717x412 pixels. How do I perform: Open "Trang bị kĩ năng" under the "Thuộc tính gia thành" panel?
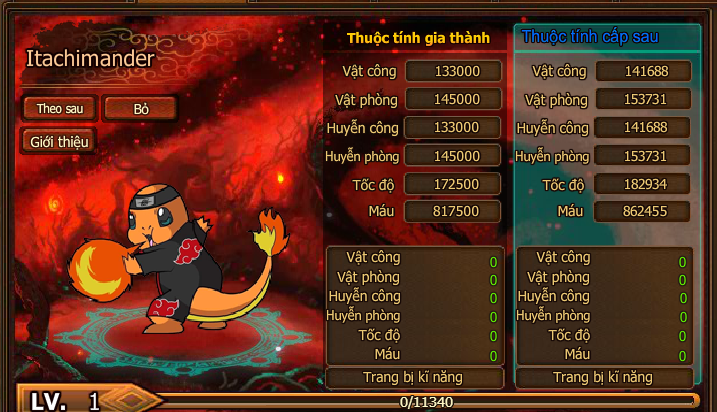coord(415,377)
